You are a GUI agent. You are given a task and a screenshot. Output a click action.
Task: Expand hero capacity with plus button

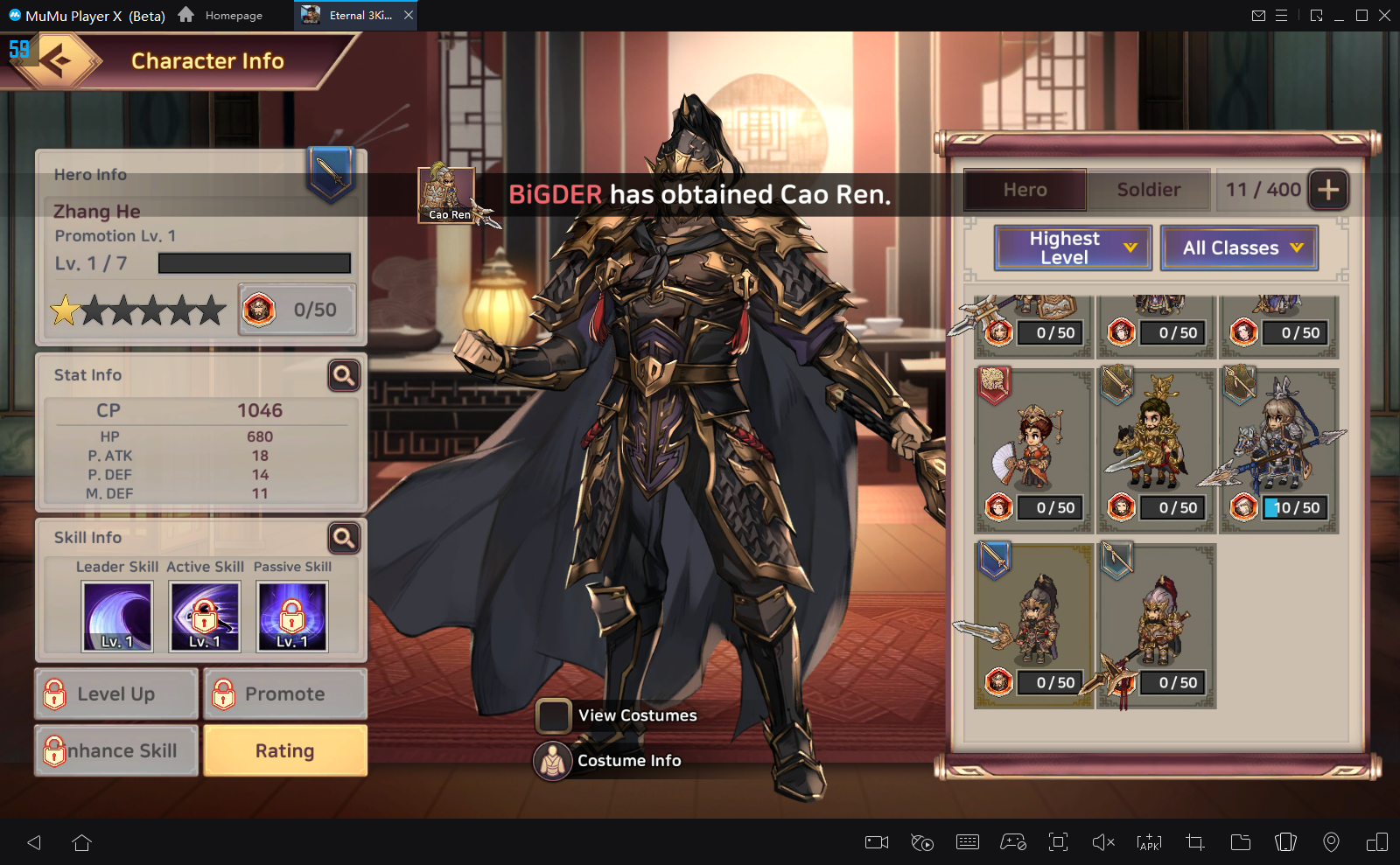pyautogui.click(x=1328, y=190)
